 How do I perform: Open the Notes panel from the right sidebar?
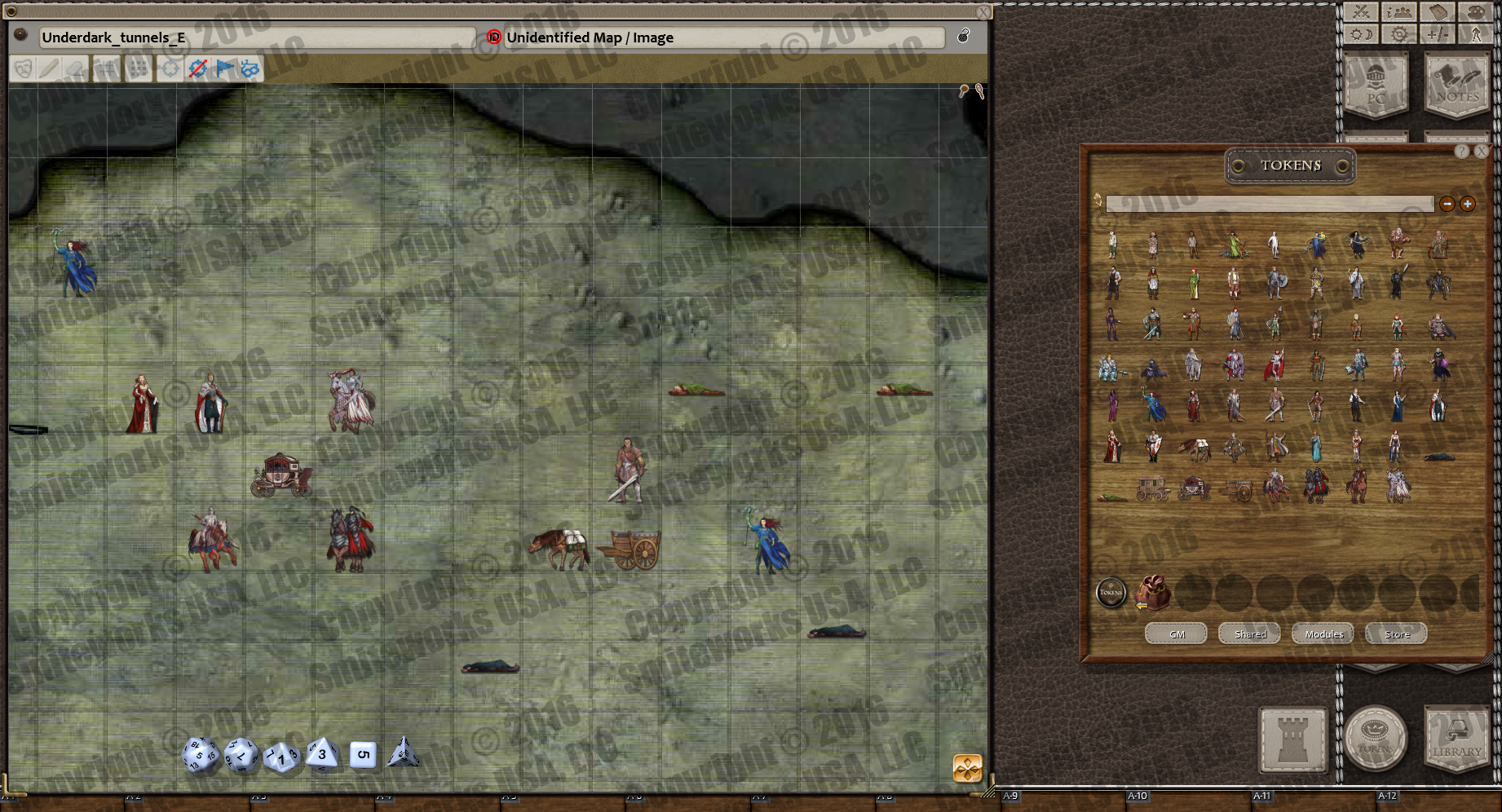[1457, 87]
